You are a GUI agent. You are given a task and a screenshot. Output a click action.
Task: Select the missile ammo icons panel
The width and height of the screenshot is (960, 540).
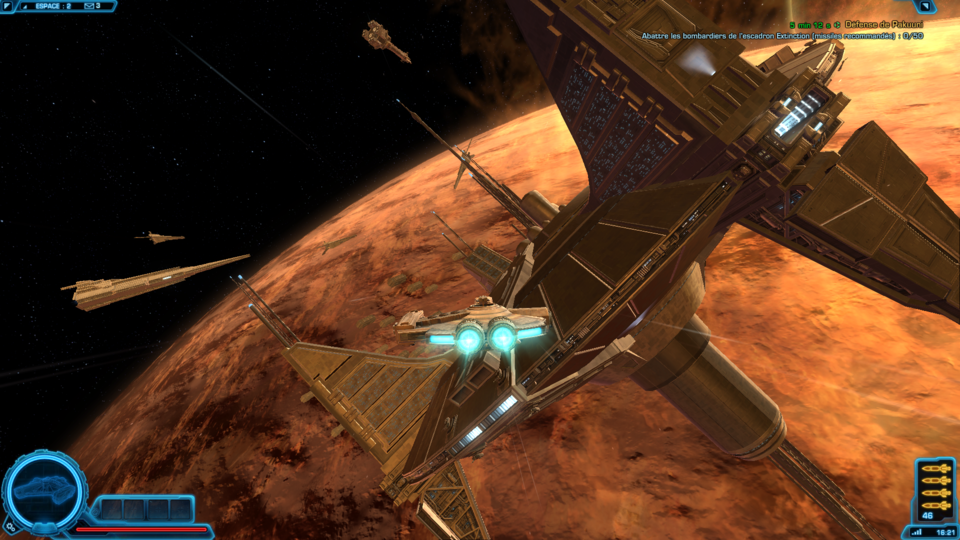point(935,486)
